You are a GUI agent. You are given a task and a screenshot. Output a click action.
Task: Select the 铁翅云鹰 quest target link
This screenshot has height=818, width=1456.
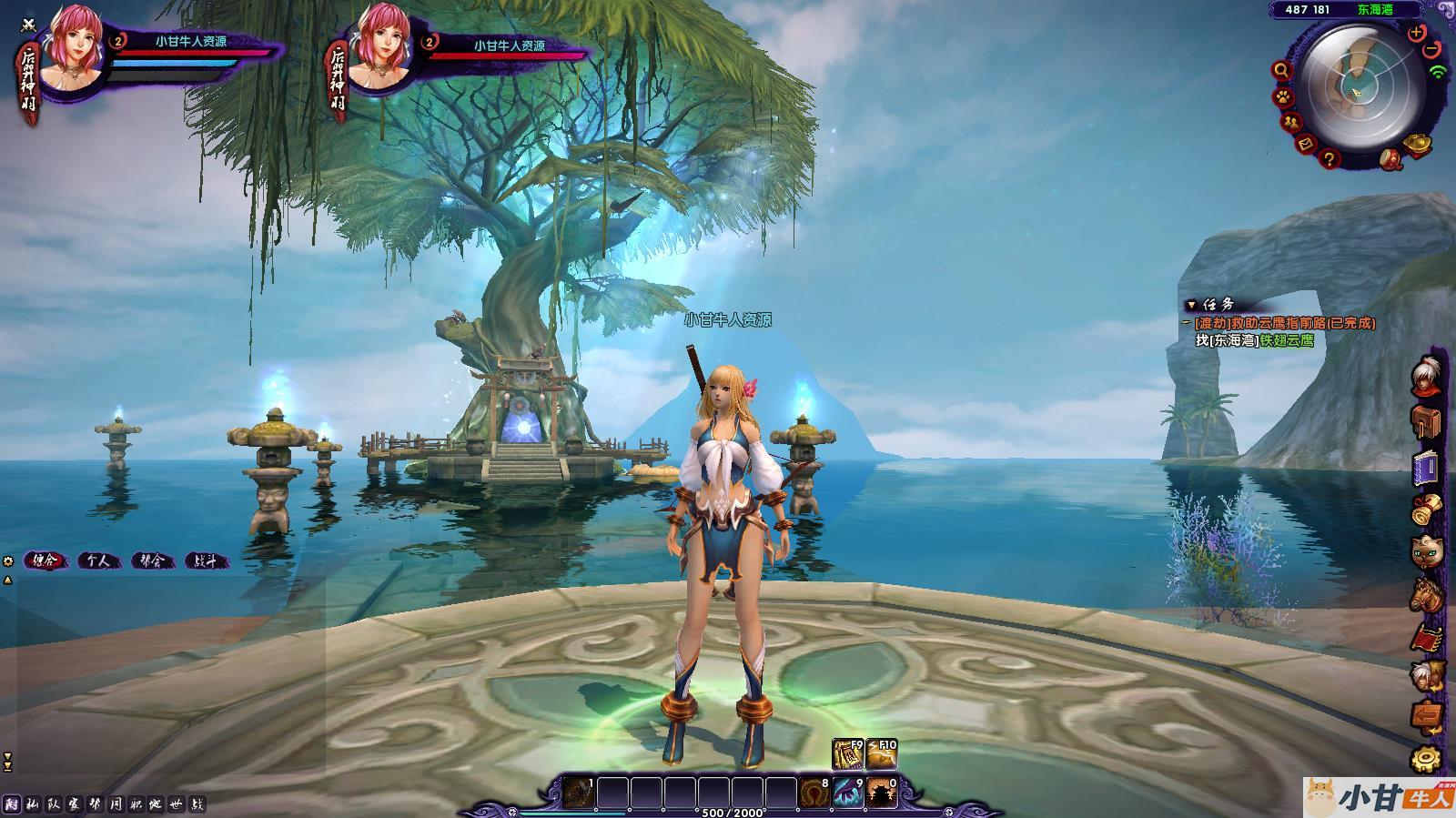coord(1287,340)
